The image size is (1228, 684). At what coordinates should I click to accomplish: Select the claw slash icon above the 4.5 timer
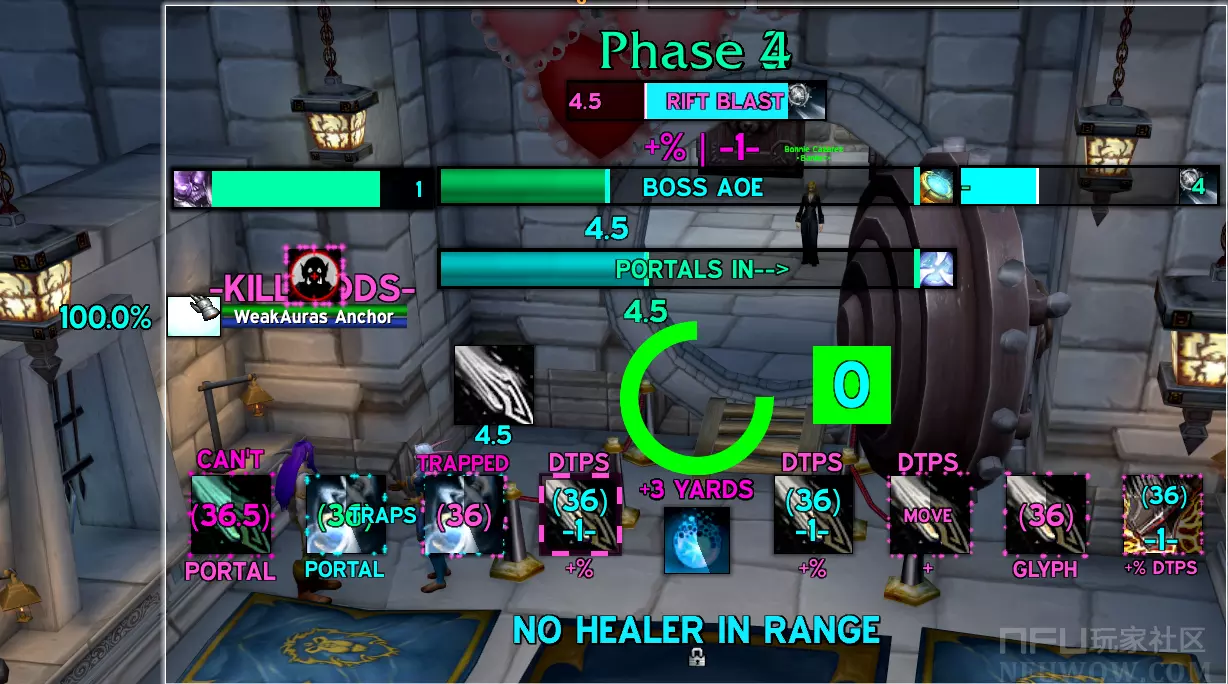(x=494, y=385)
